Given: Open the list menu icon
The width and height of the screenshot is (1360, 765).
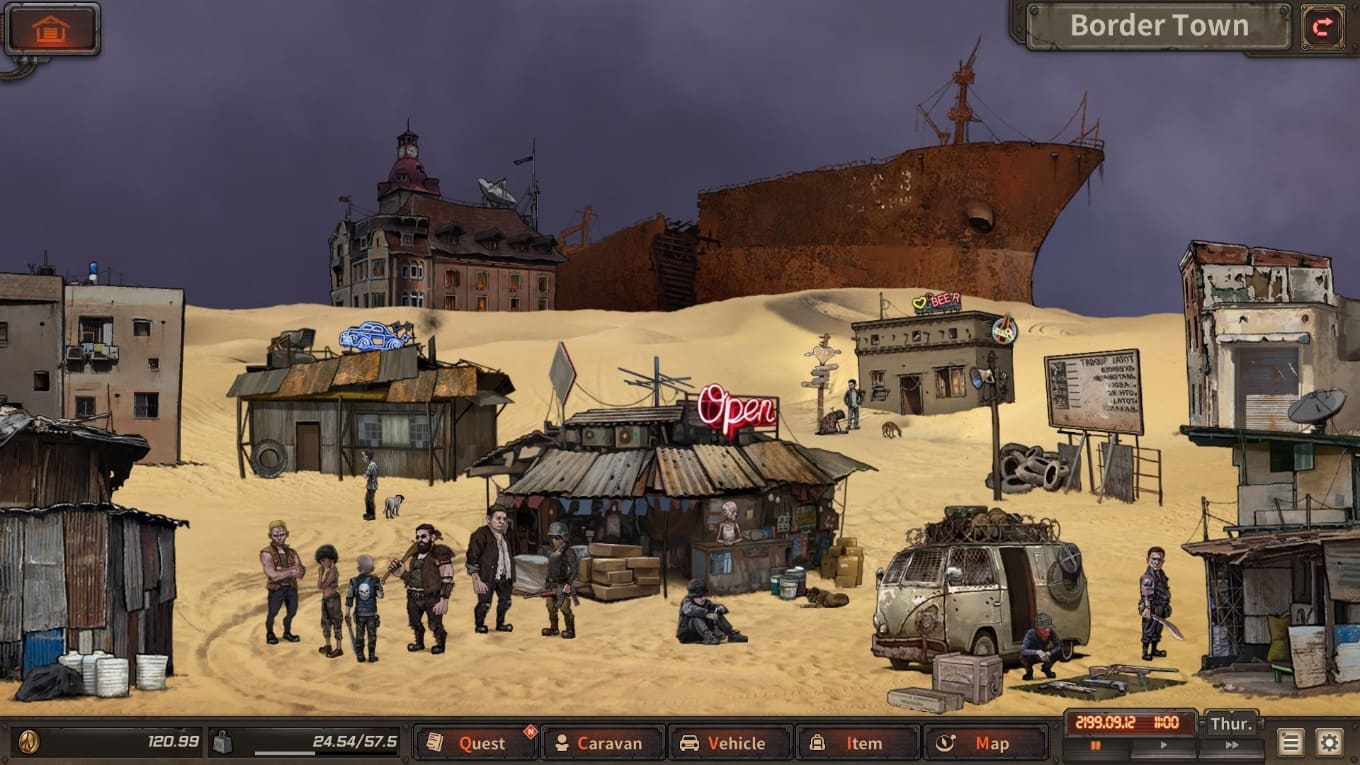Looking at the screenshot, I should 1291,742.
